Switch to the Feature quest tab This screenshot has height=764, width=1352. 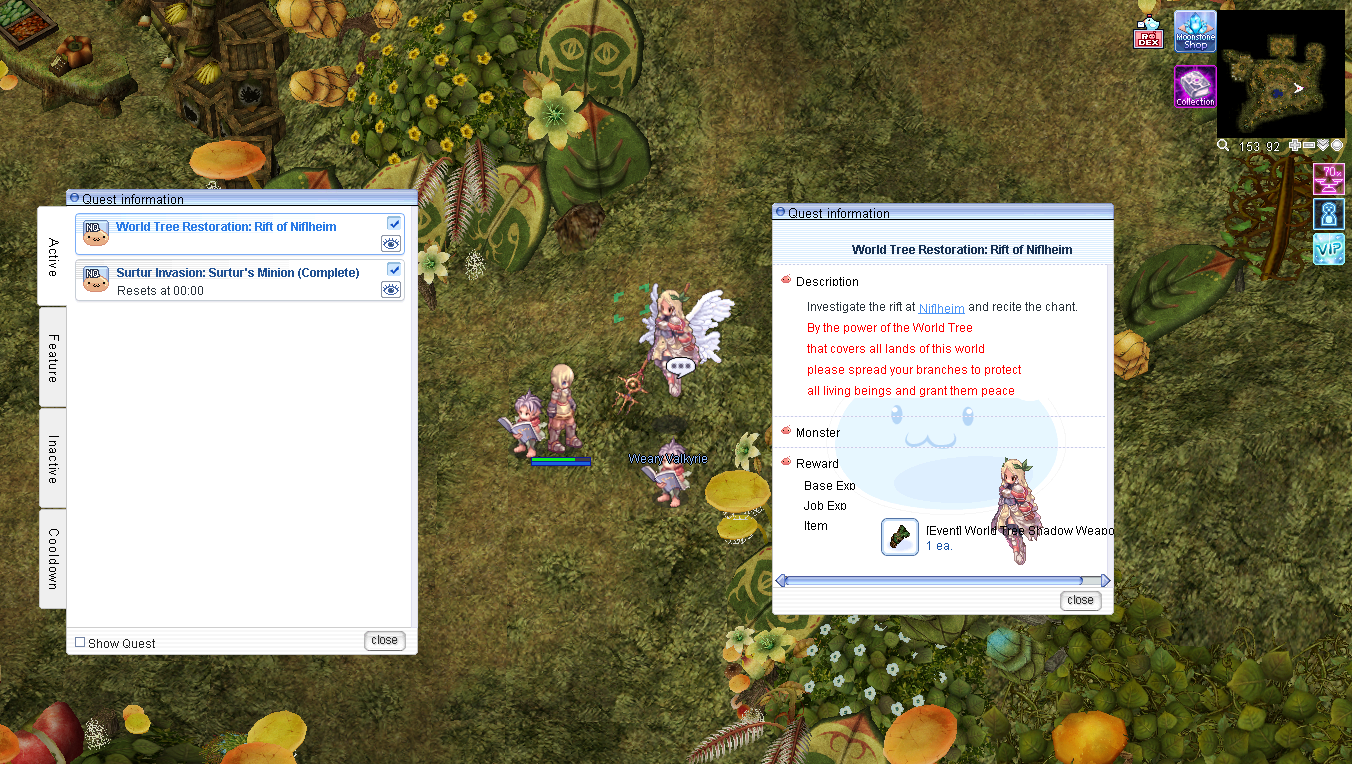(53, 357)
